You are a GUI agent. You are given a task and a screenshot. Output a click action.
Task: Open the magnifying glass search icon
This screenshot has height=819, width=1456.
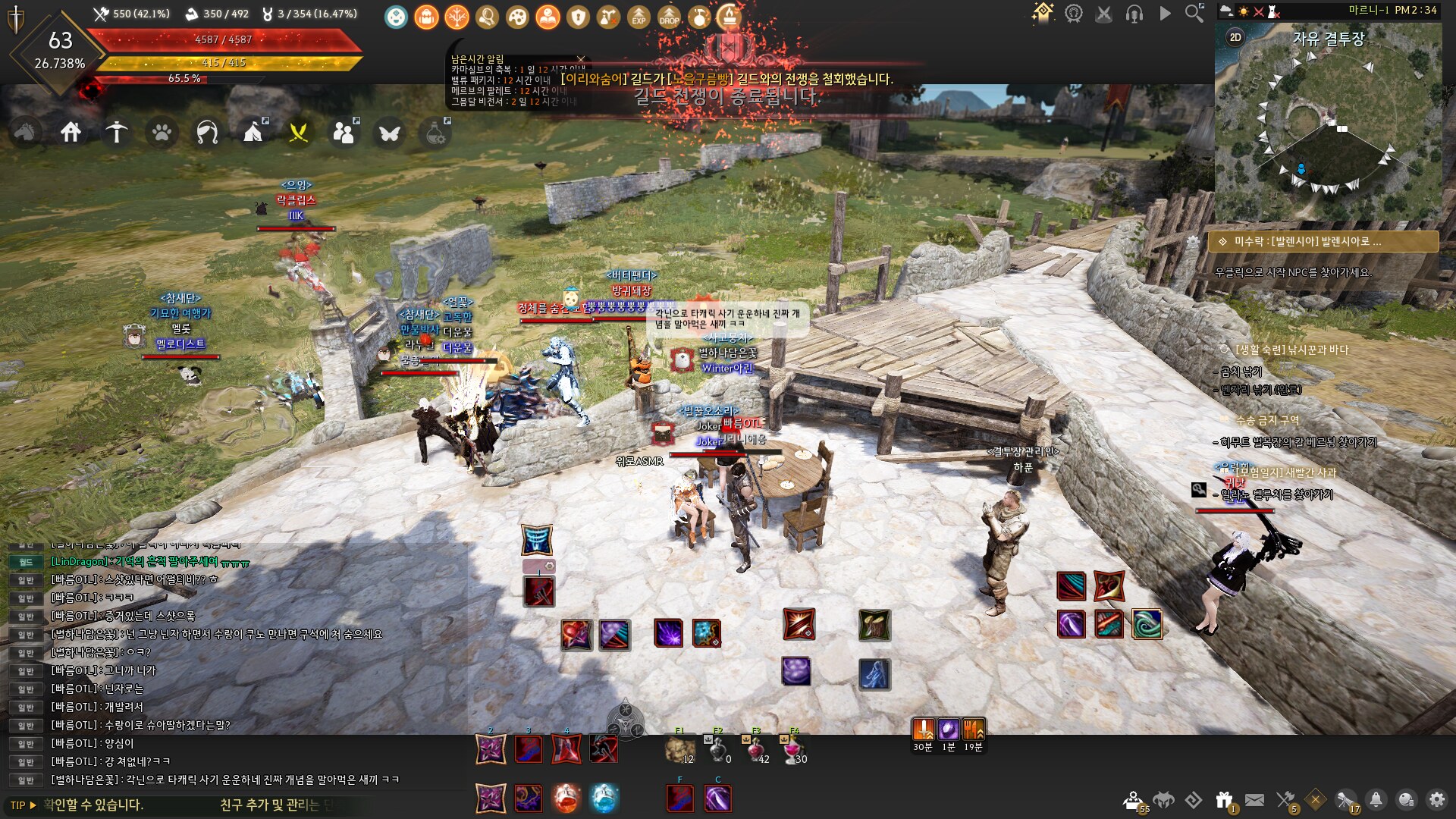coord(1194,13)
